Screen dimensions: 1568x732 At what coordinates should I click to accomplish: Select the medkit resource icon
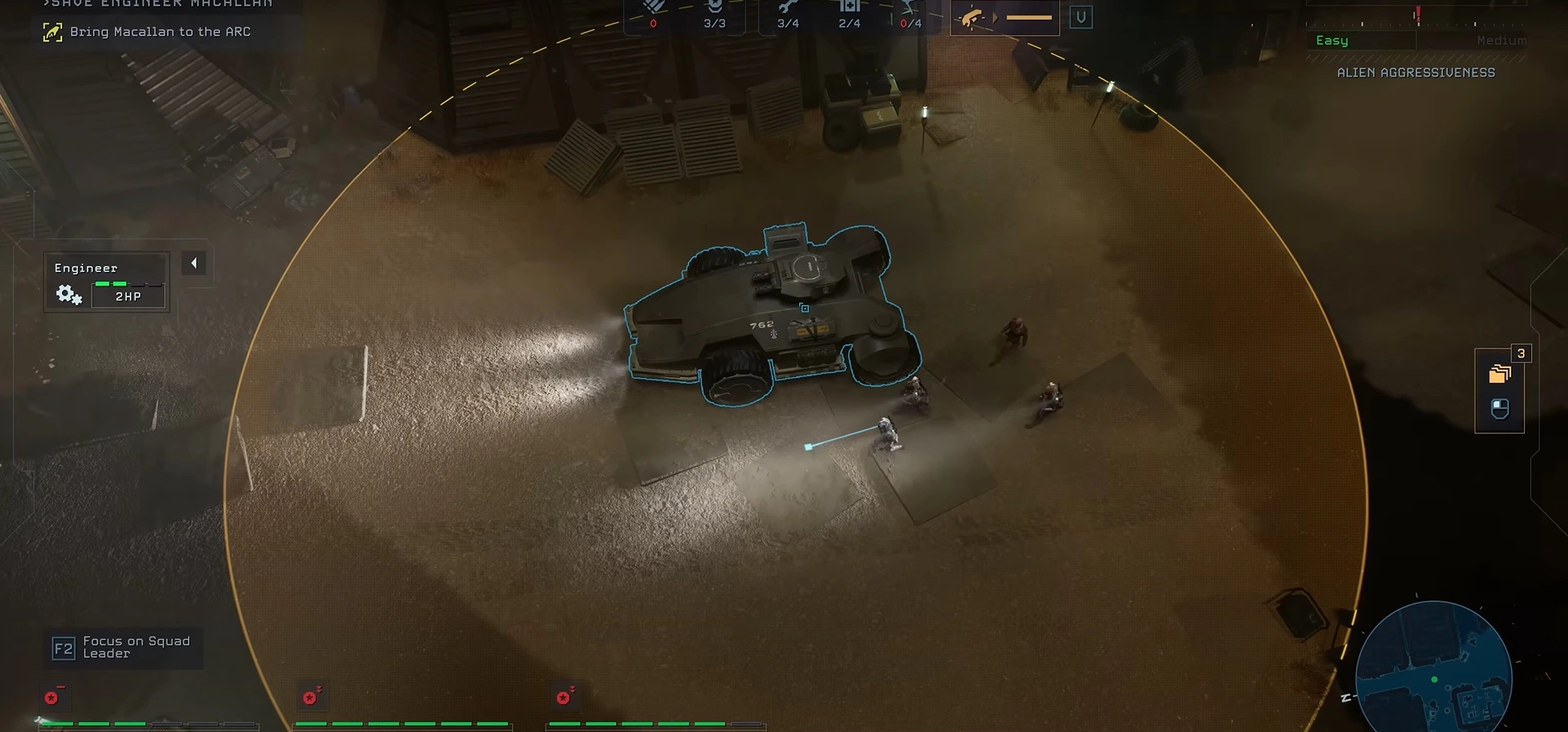(x=849, y=8)
